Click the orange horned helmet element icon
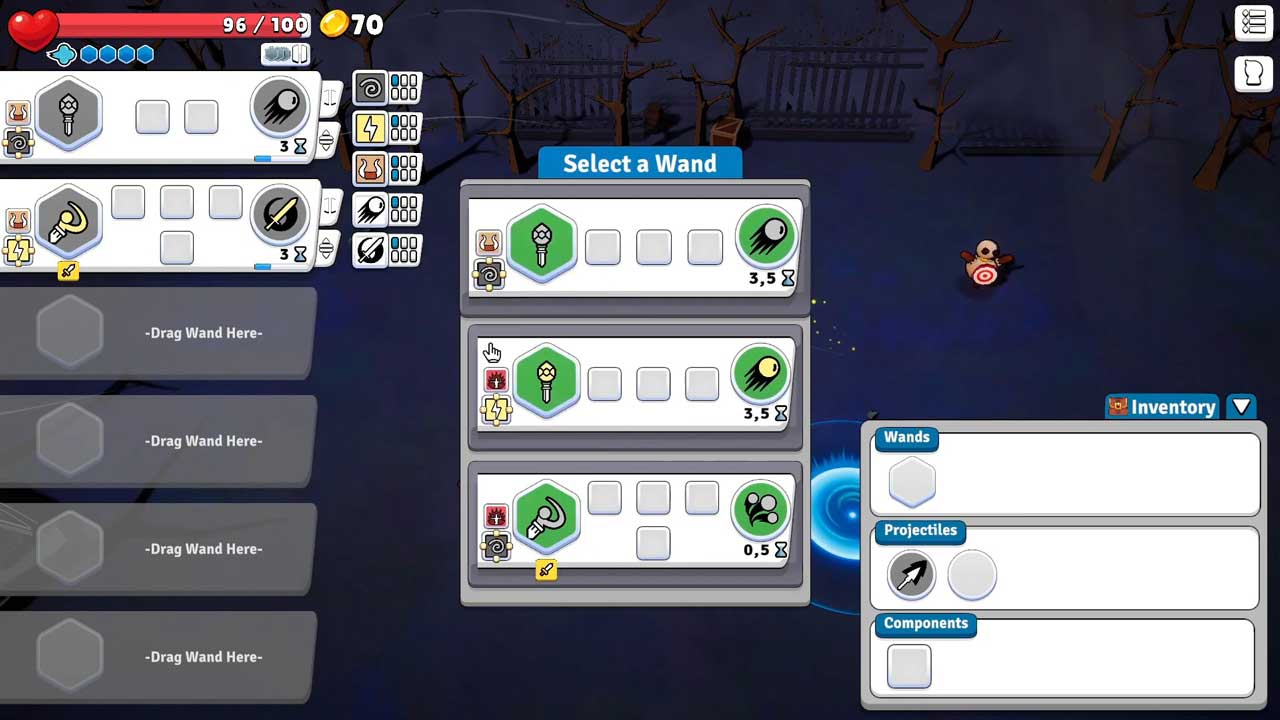1280x720 pixels. [x=370, y=169]
